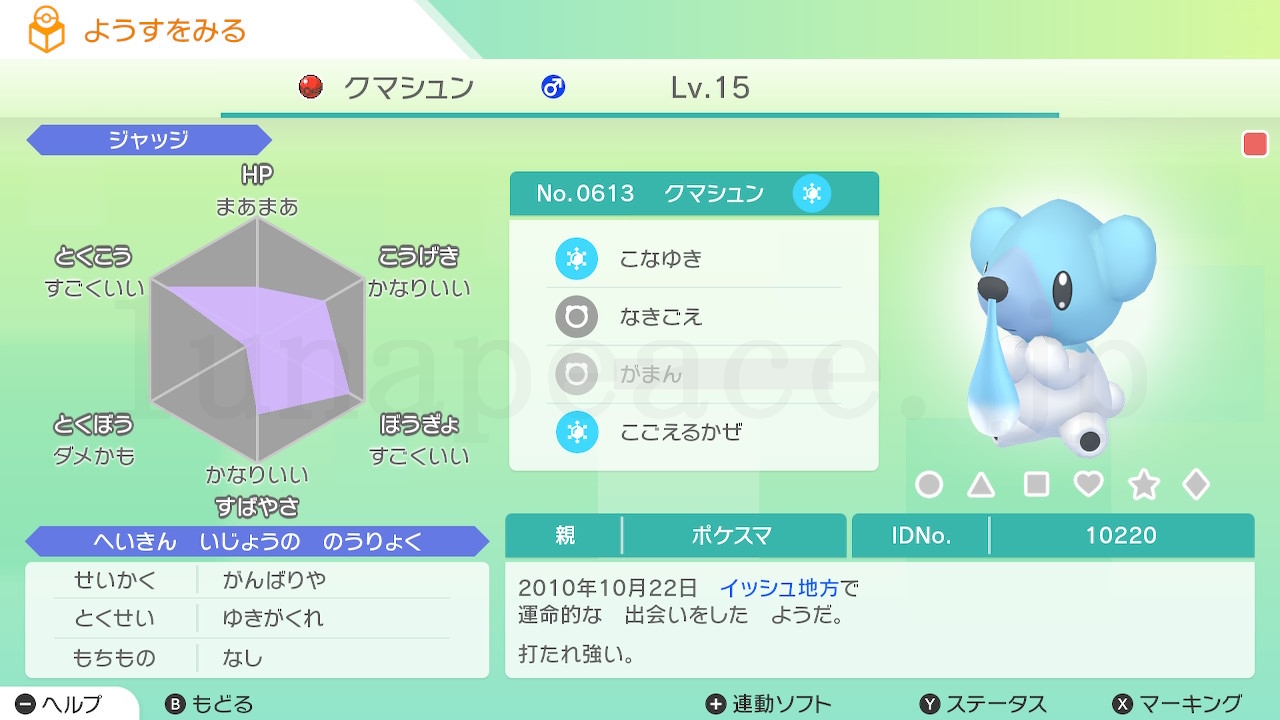Select the male gender symbol

tap(553, 88)
